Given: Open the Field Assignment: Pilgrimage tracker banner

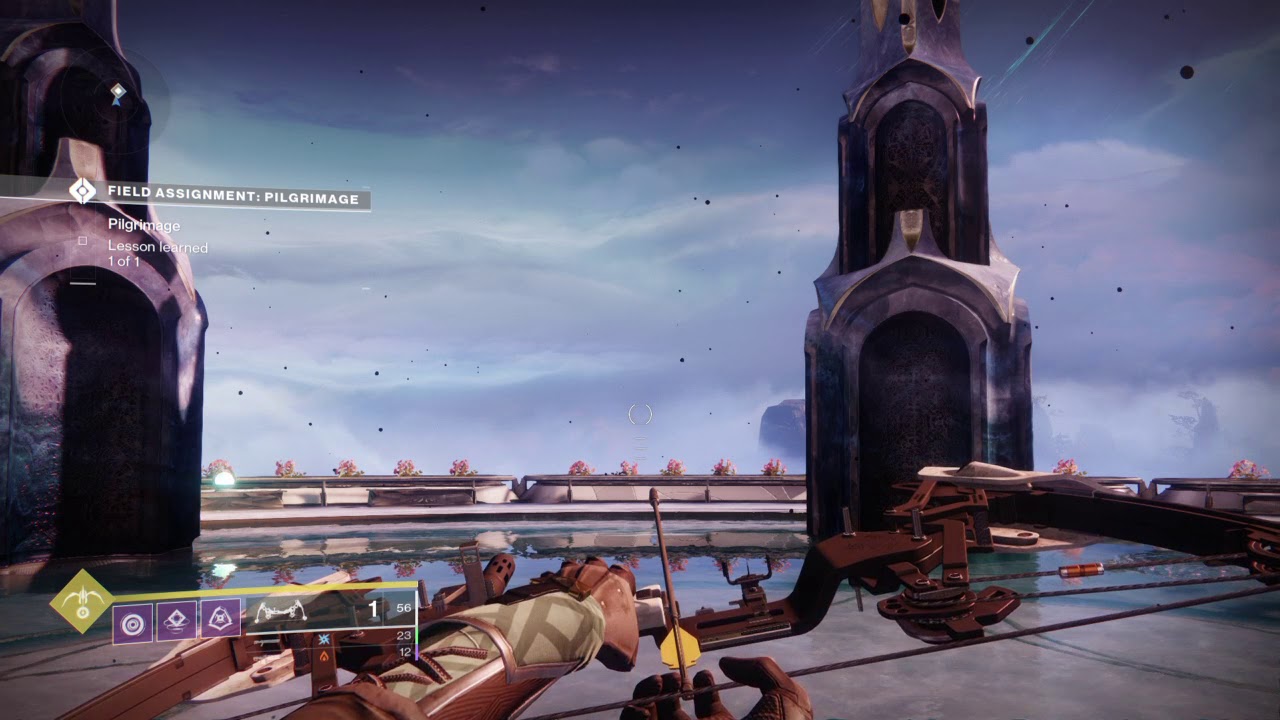Looking at the screenshot, I should tap(232, 199).
